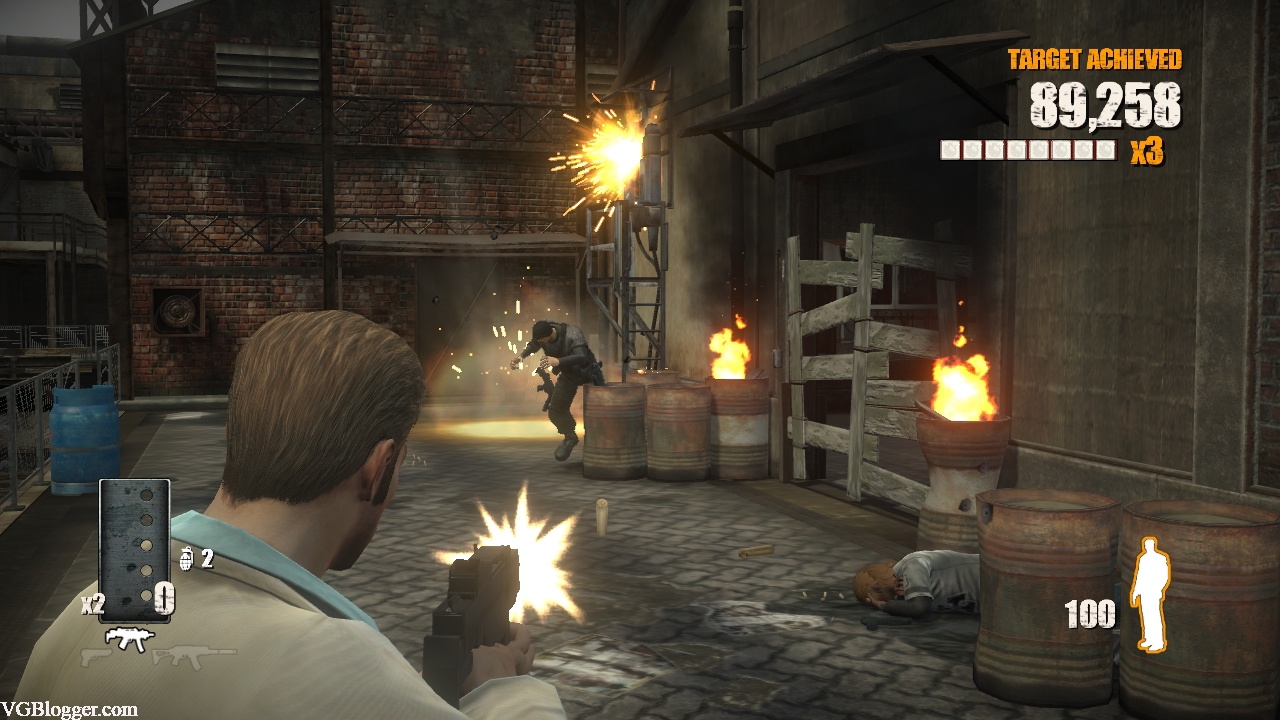Switch to the dimmed pistol icon
1280x720 pixels.
click(x=95, y=657)
